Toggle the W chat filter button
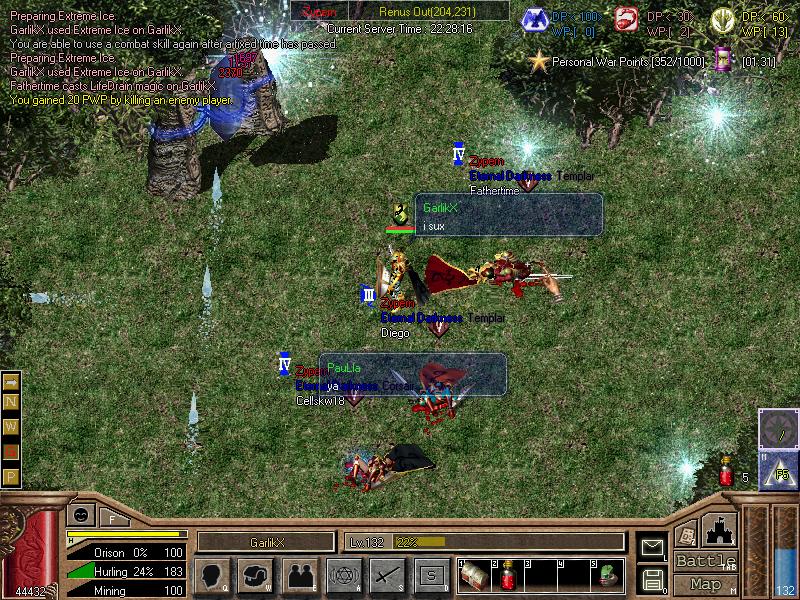 coord(11,428)
